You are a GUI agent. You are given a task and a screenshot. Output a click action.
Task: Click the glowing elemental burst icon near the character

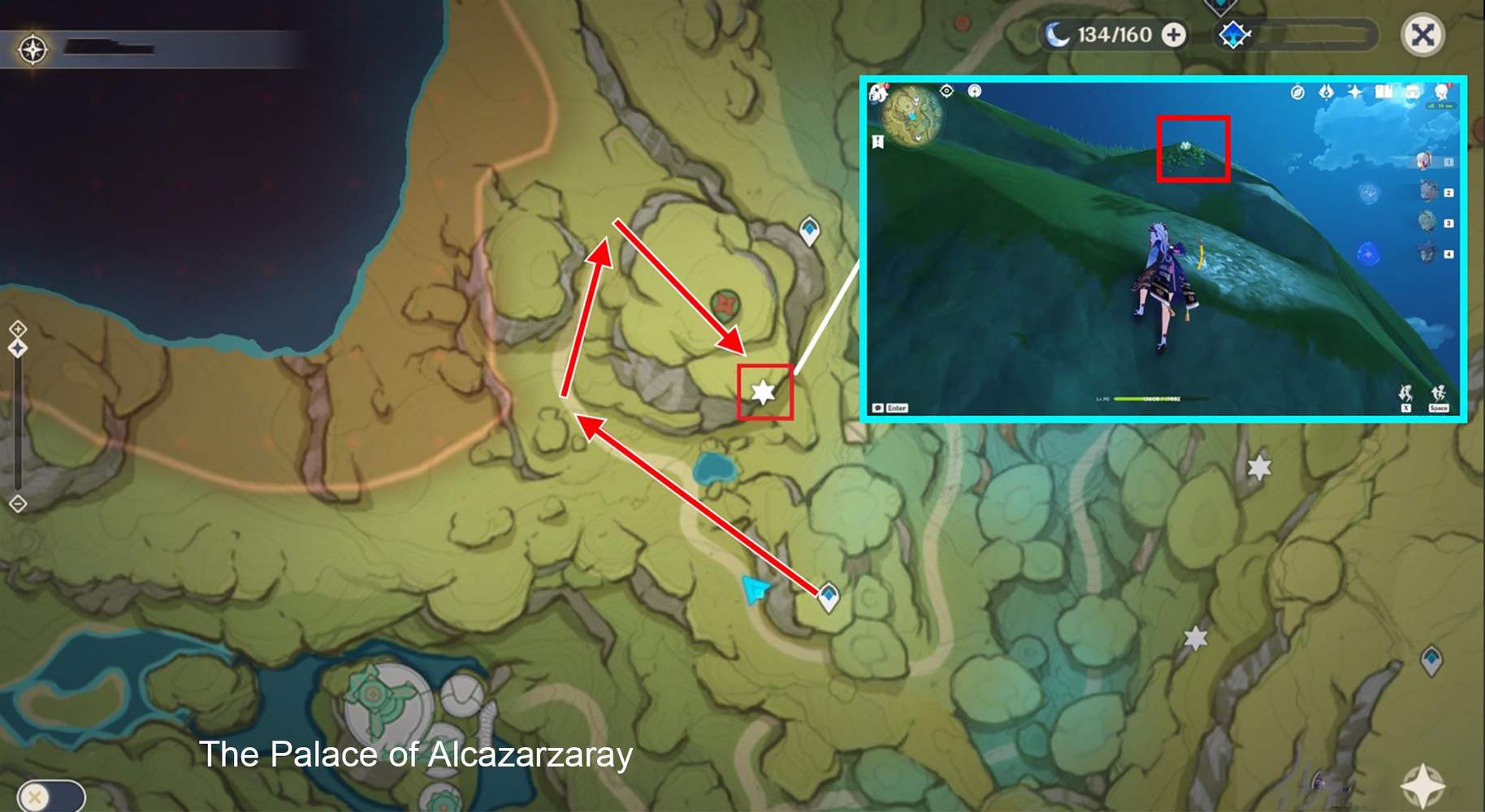pyautogui.click(x=1368, y=254)
